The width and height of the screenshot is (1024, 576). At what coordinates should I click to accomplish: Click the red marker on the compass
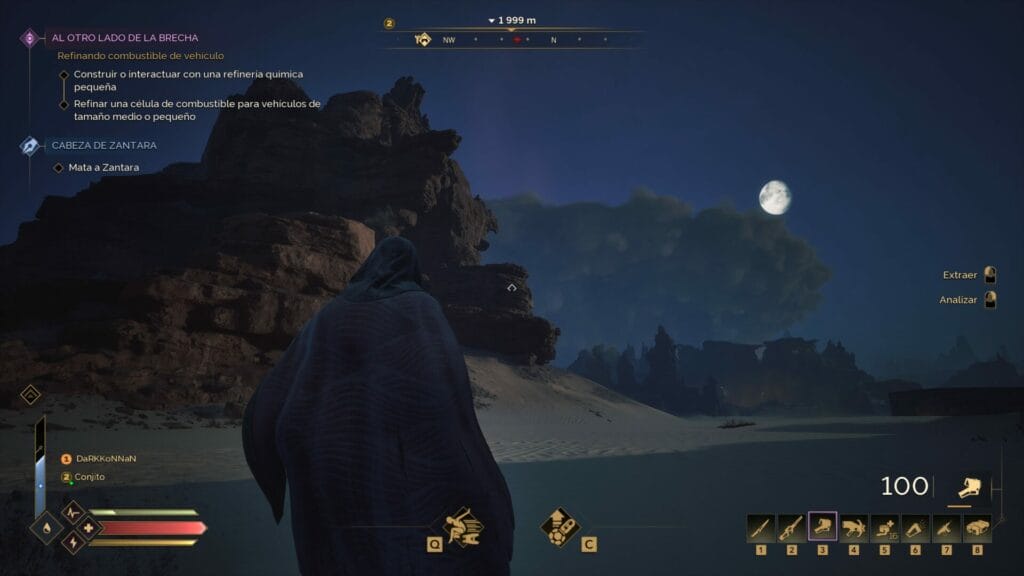coord(517,41)
